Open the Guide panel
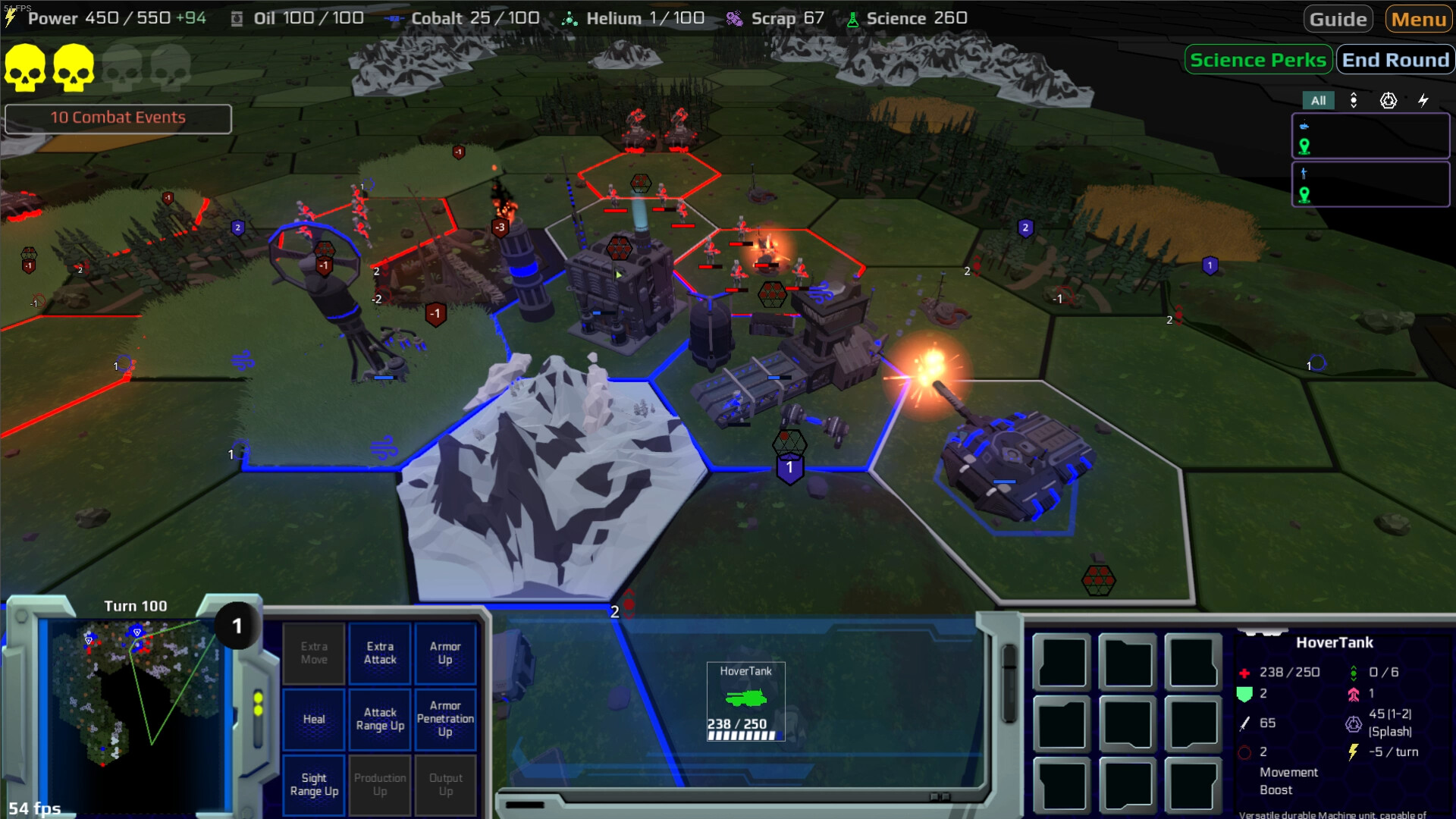This screenshot has width=1456, height=819. click(x=1338, y=19)
